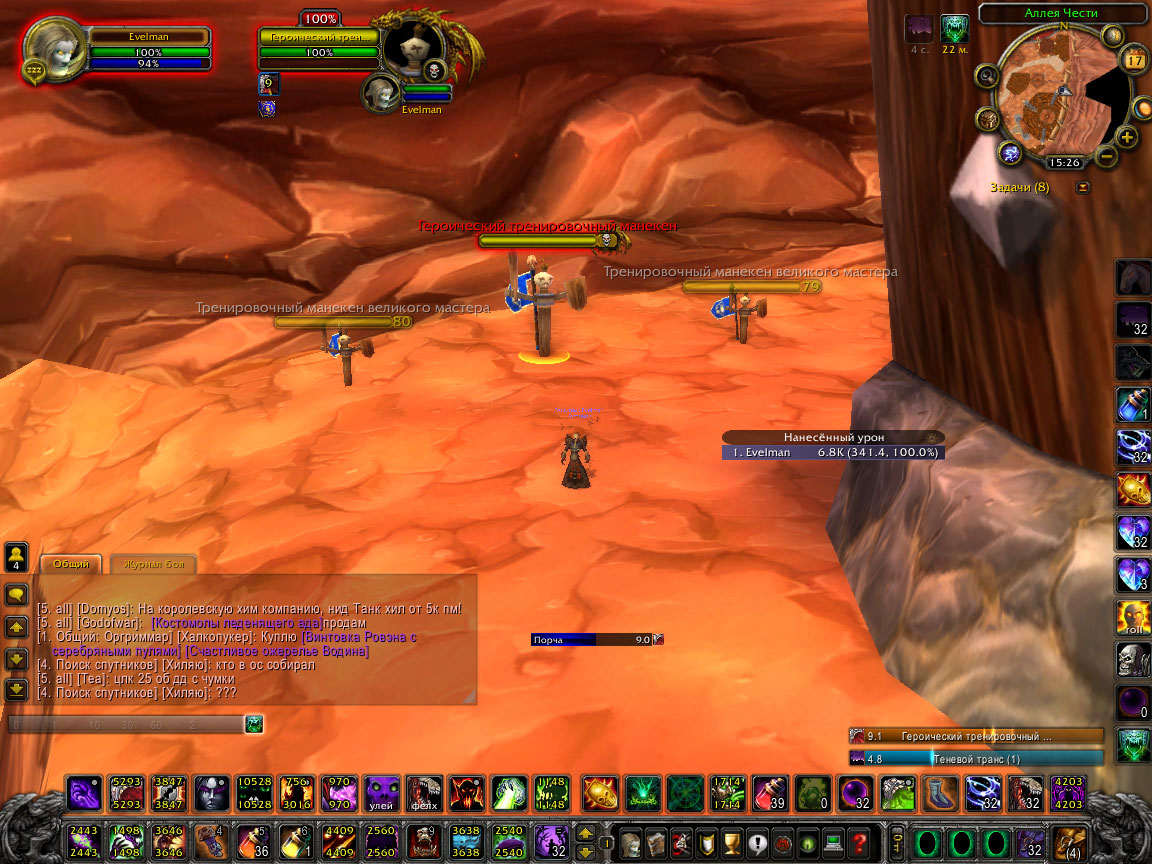
Task: Activate the action slot labeled улей
Action: (x=380, y=794)
